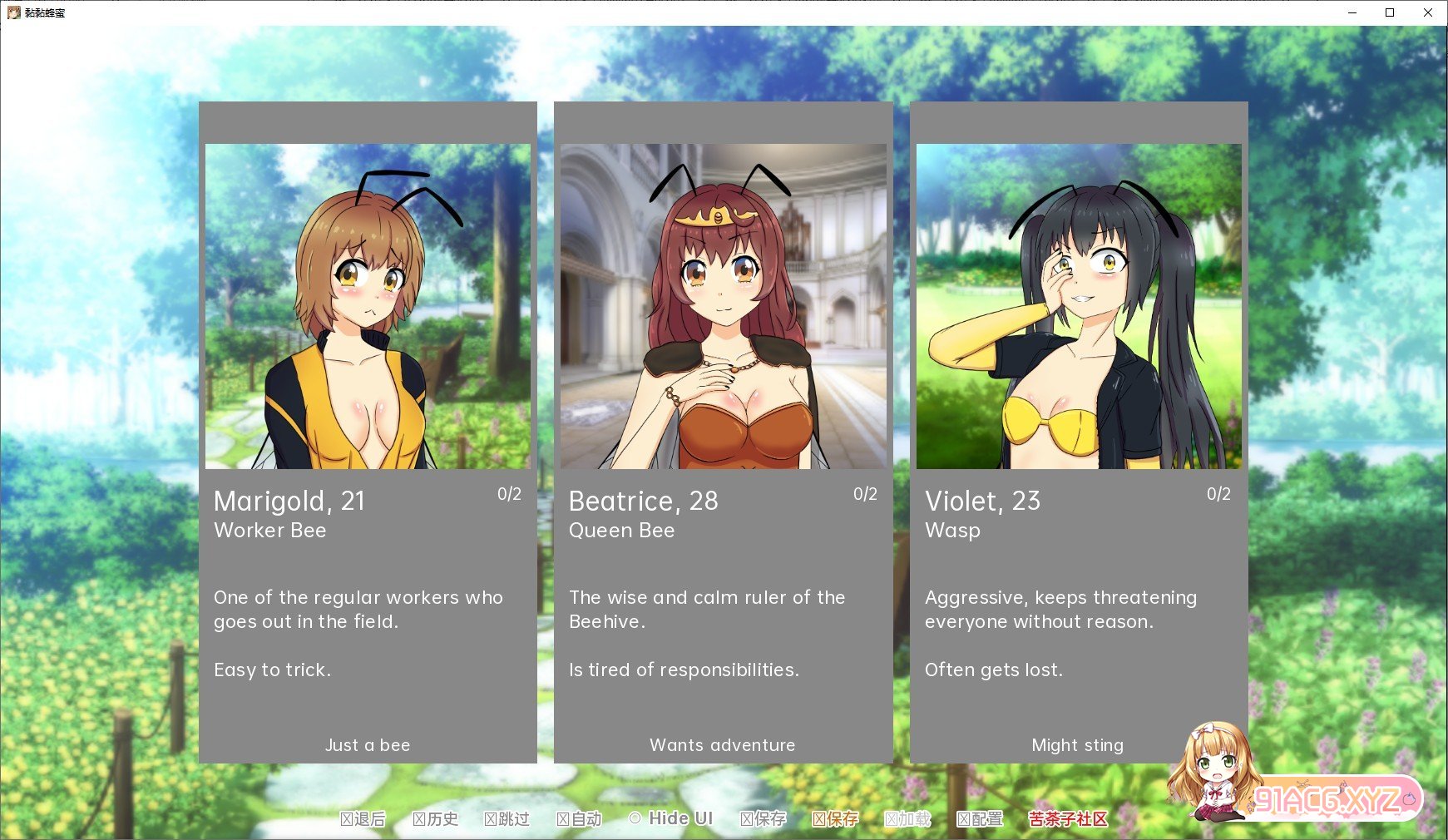This screenshot has height=840, width=1448.
Task: Choose the Beatrice queen bee card
Action: coord(723,432)
